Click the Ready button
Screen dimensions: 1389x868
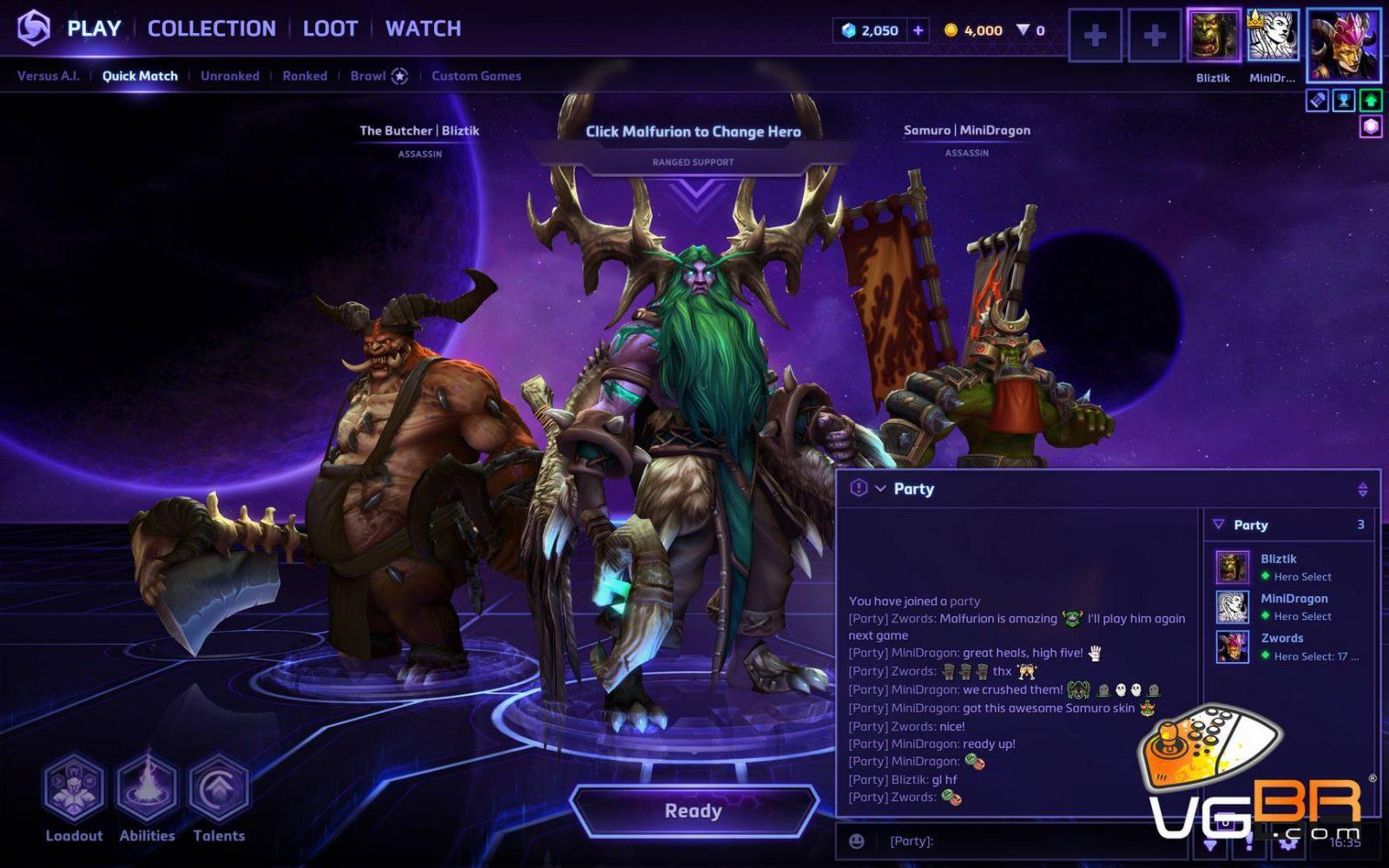click(693, 811)
